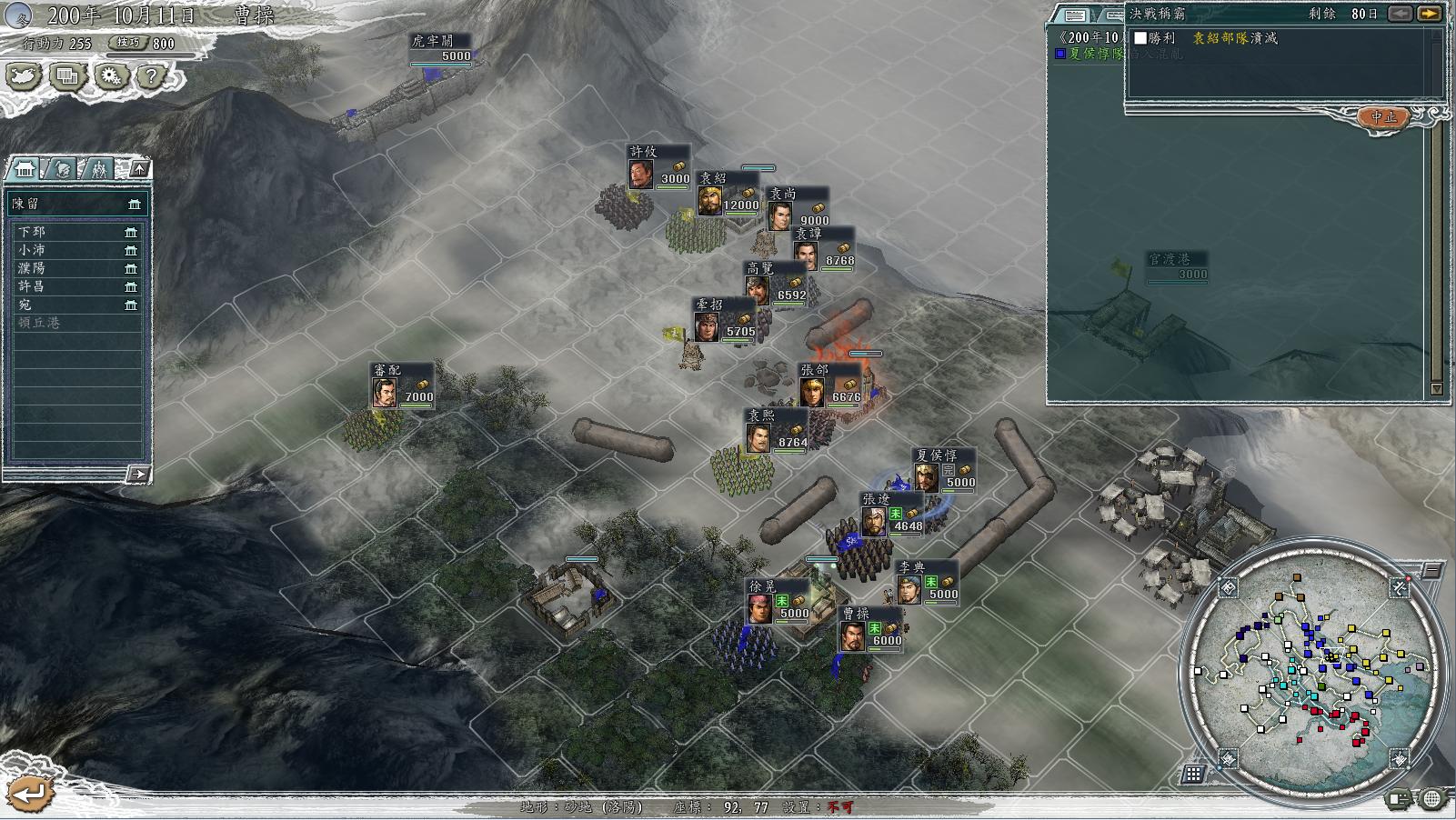Open the message log tab
The width and height of the screenshot is (1456, 820).
click(x=1075, y=15)
